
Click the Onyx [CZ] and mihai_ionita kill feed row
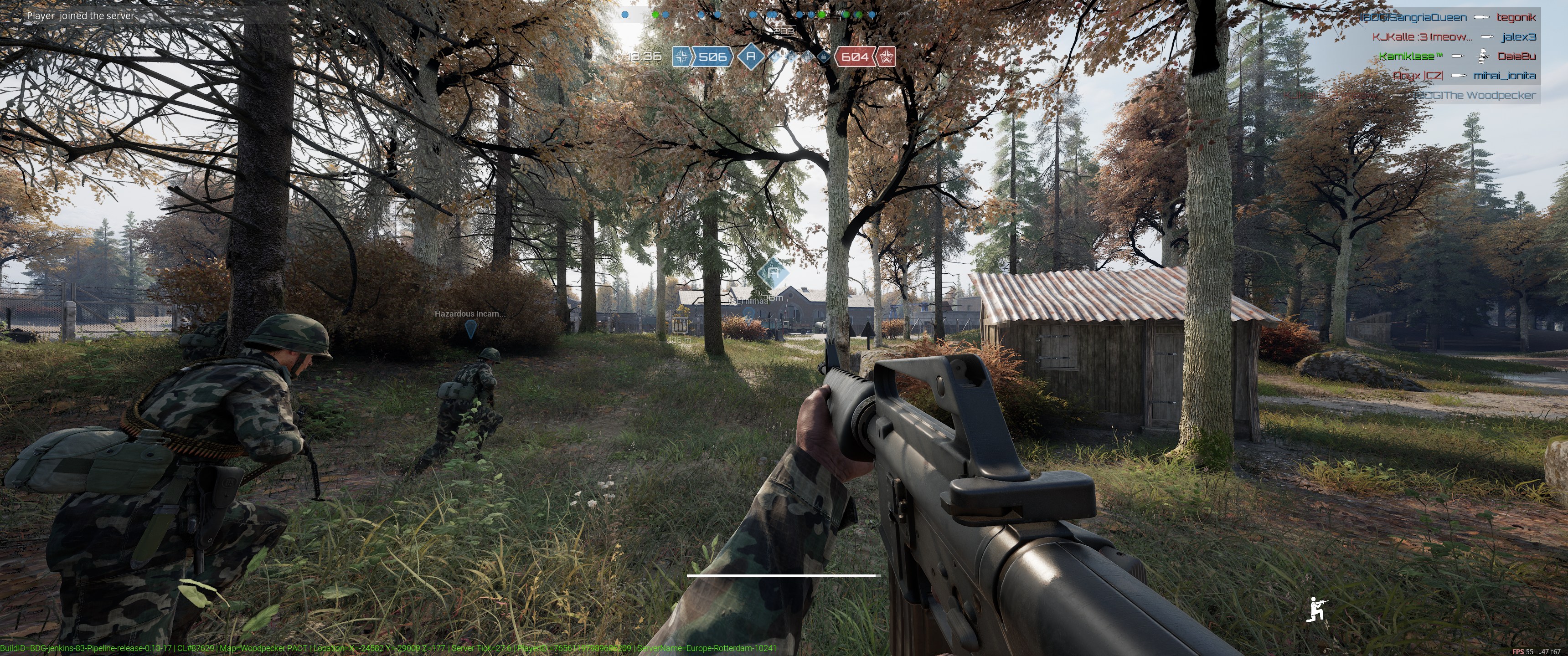point(1464,76)
